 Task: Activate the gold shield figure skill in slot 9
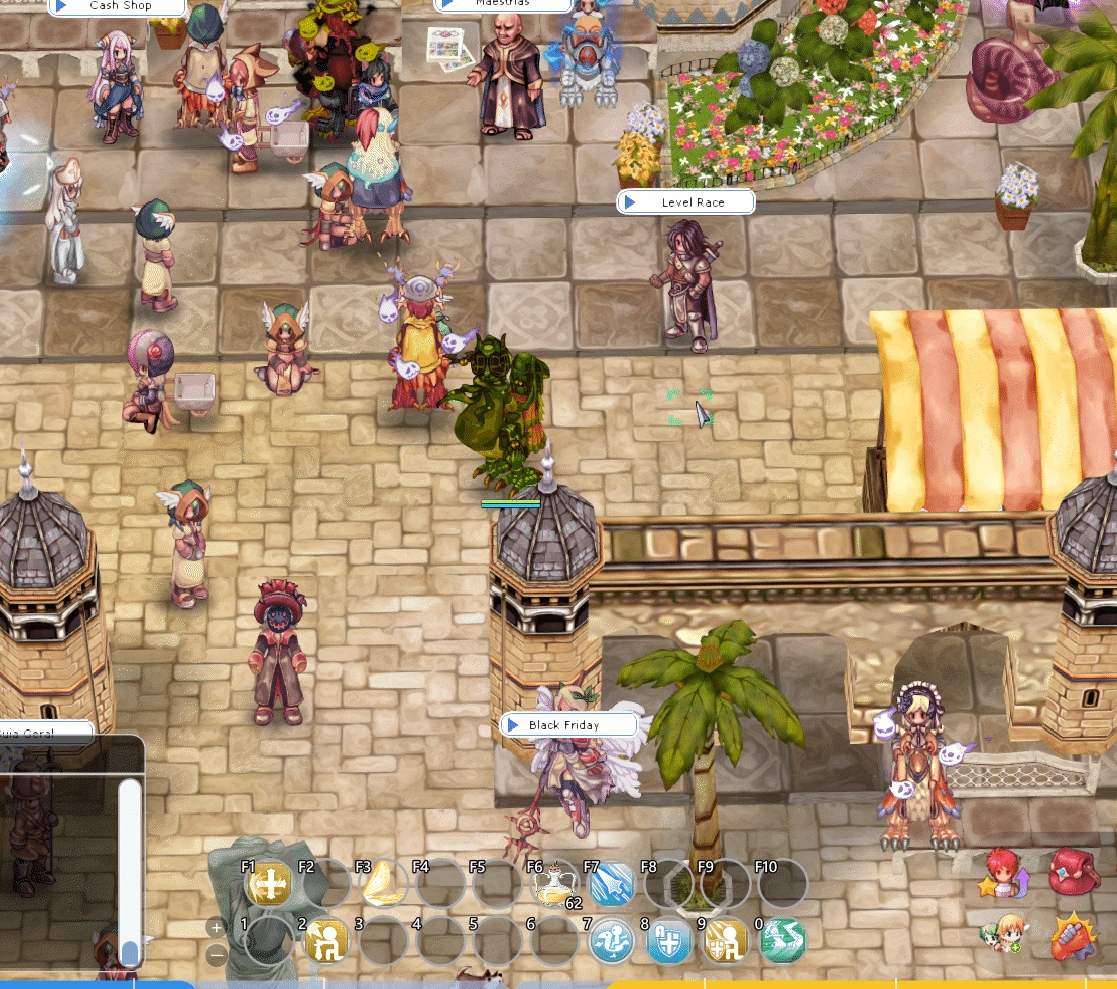point(725,942)
